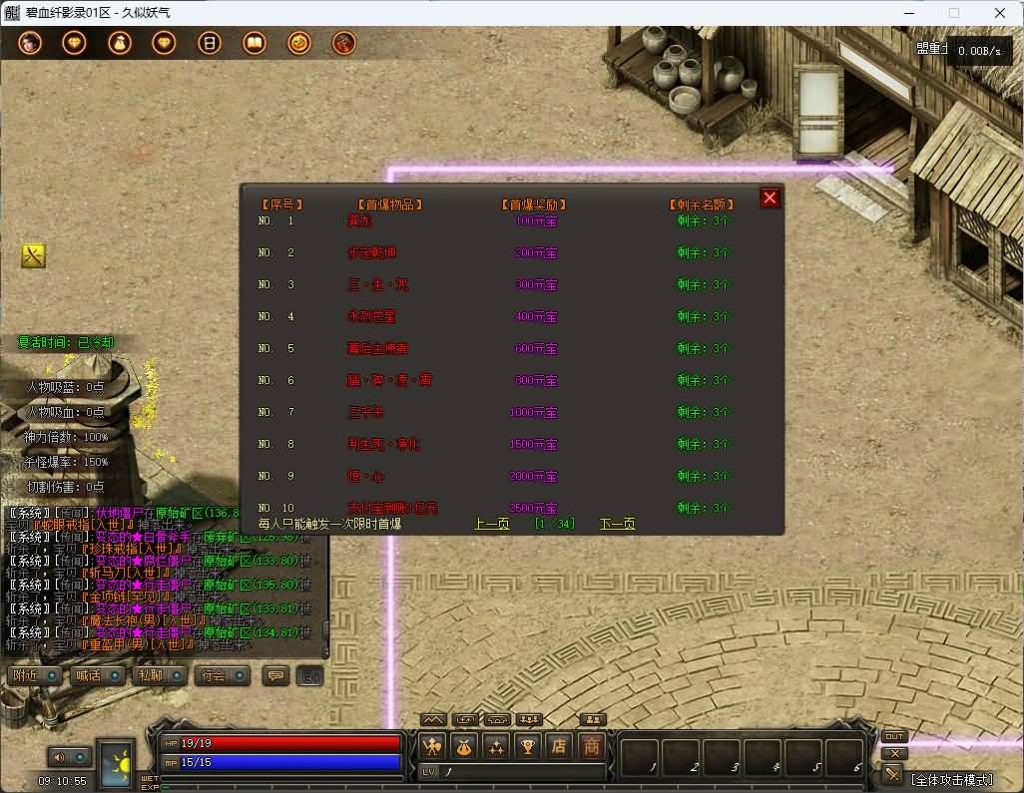The width and height of the screenshot is (1024, 793).
Task: Open the trophy icon on bottom bar
Action: coord(527,746)
